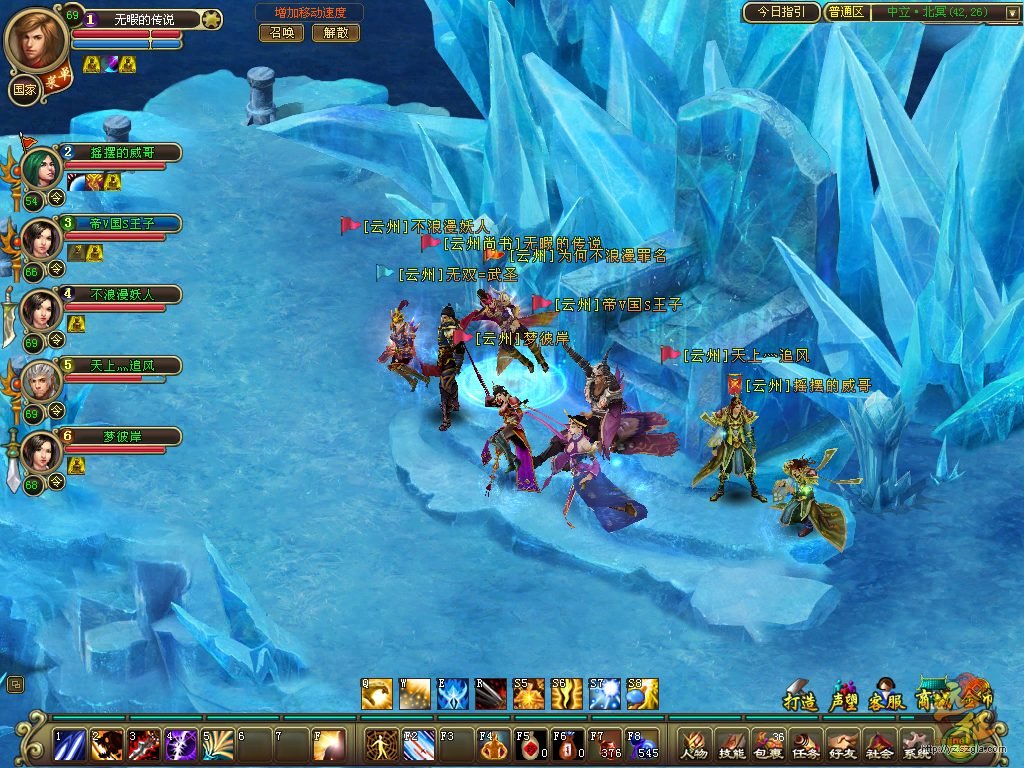Select party member 天上灬追风 portrait
Image resolution: width=1024 pixels, height=768 pixels.
tap(42, 380)
